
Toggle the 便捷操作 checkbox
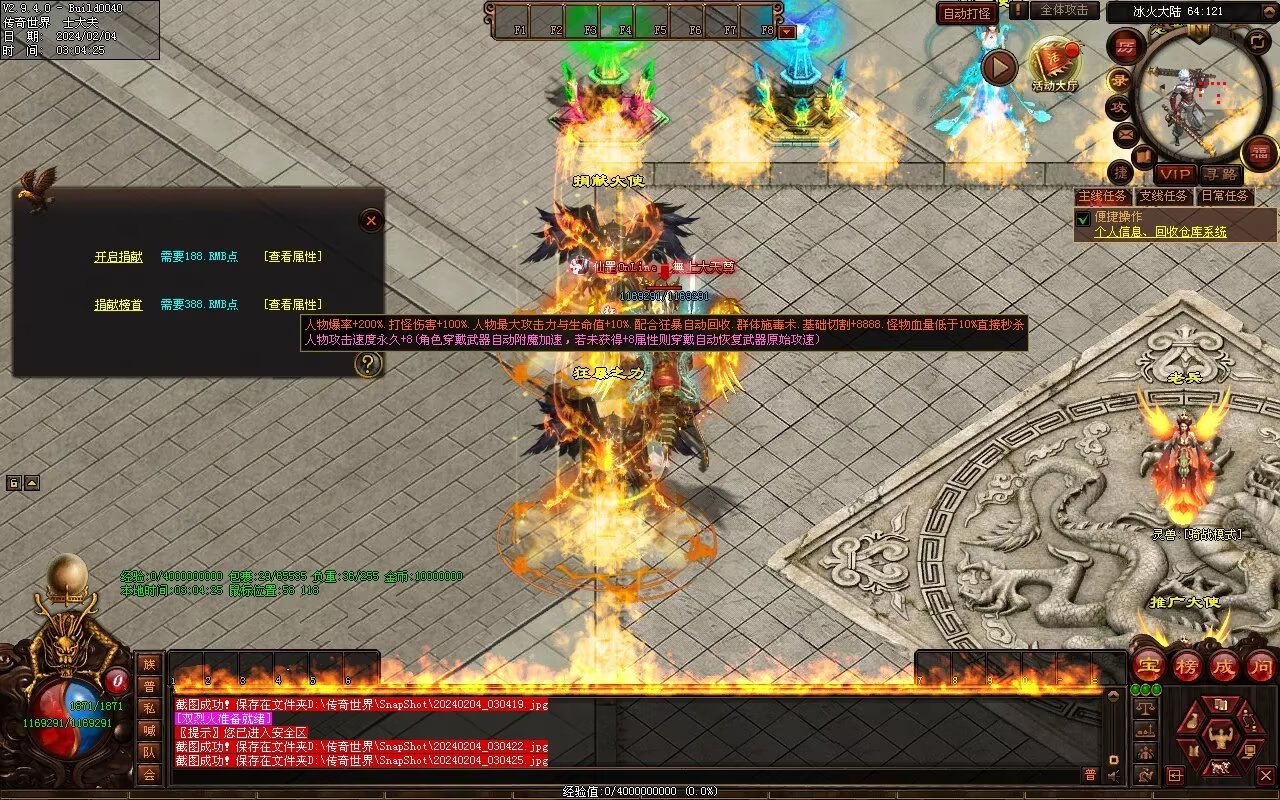click(1082, 218)
